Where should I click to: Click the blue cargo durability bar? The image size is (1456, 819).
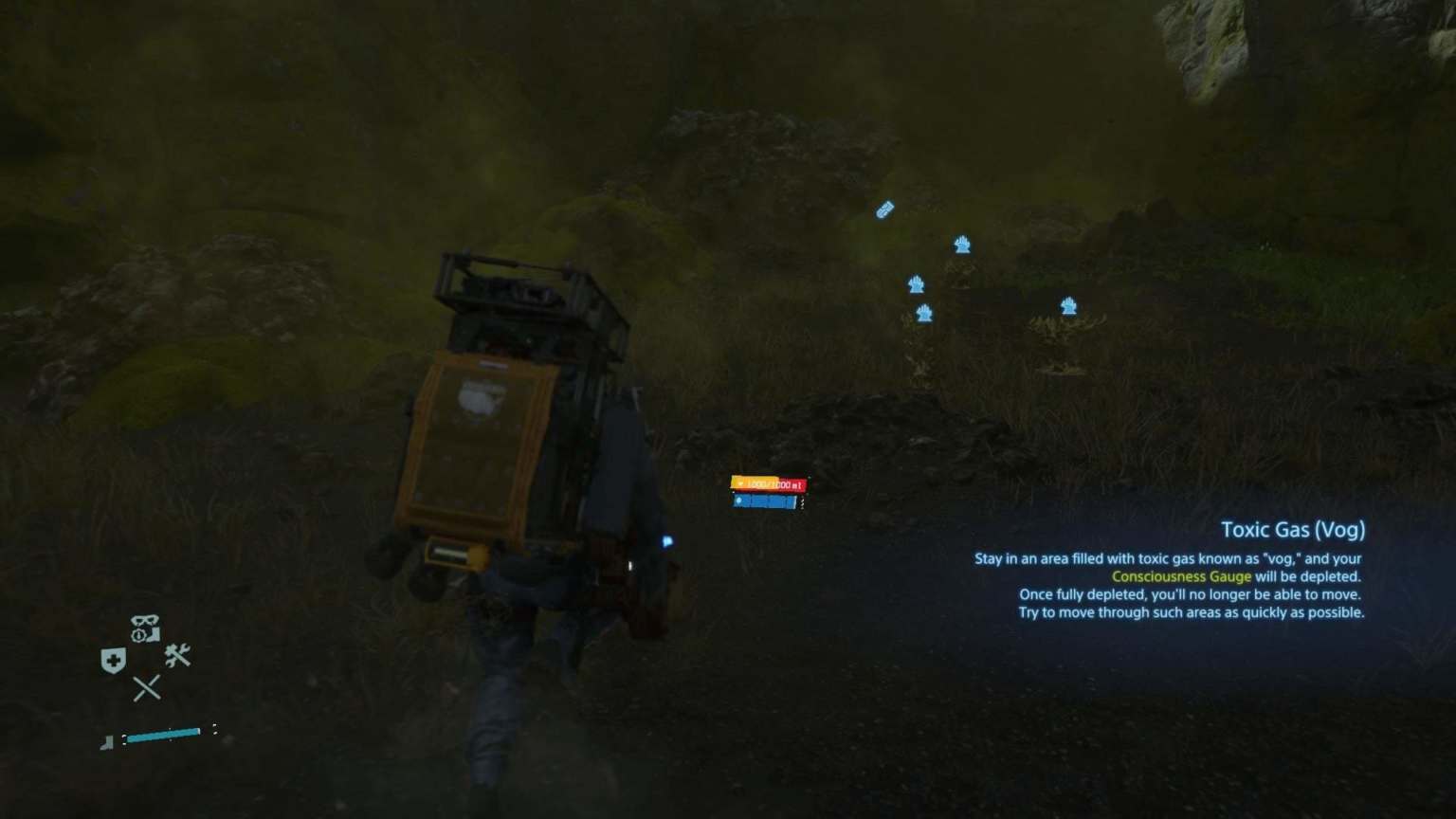click(763, 501)
